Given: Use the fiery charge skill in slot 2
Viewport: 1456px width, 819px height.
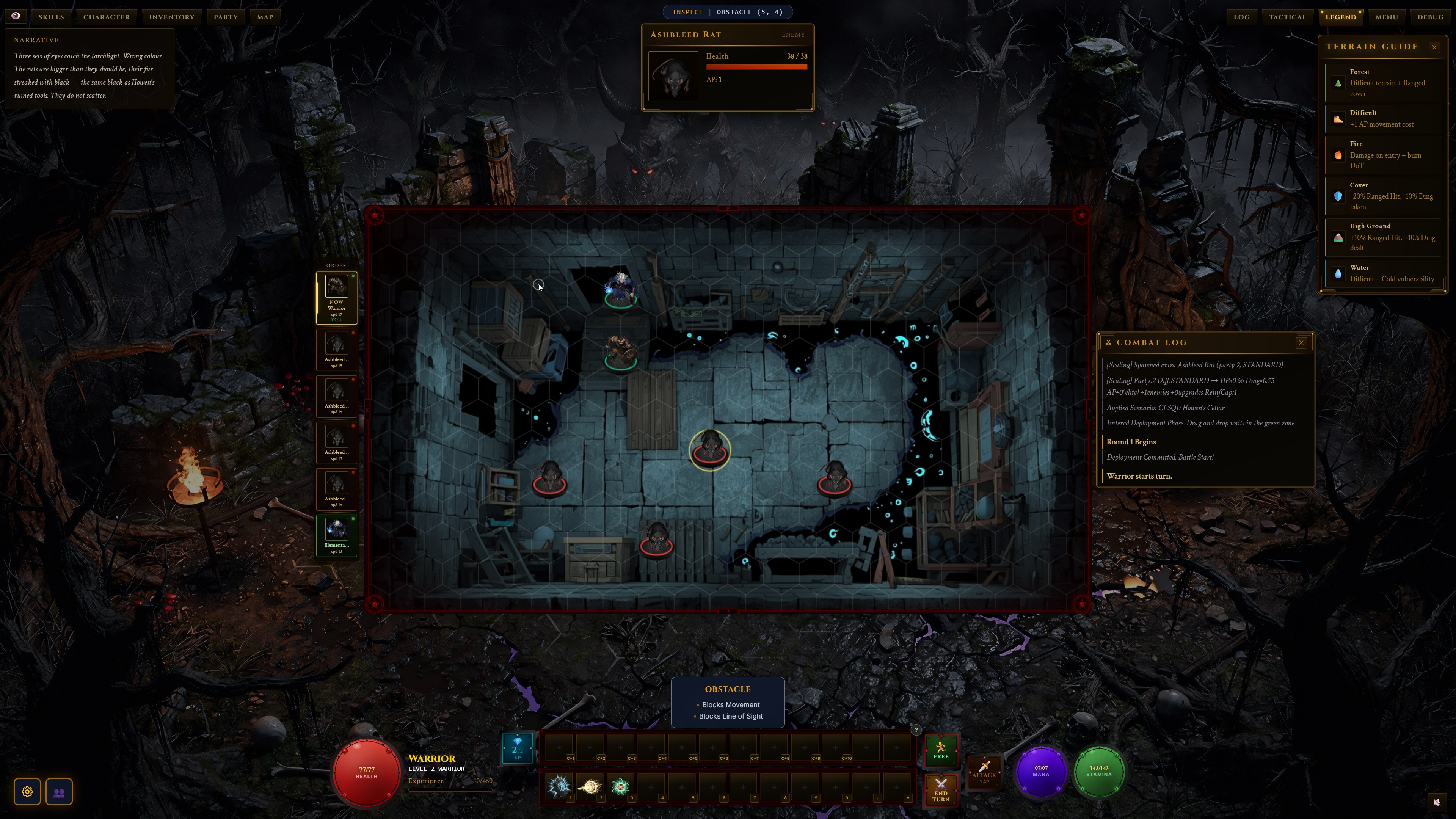Looking at the screenshot, I should pos(589,786).
